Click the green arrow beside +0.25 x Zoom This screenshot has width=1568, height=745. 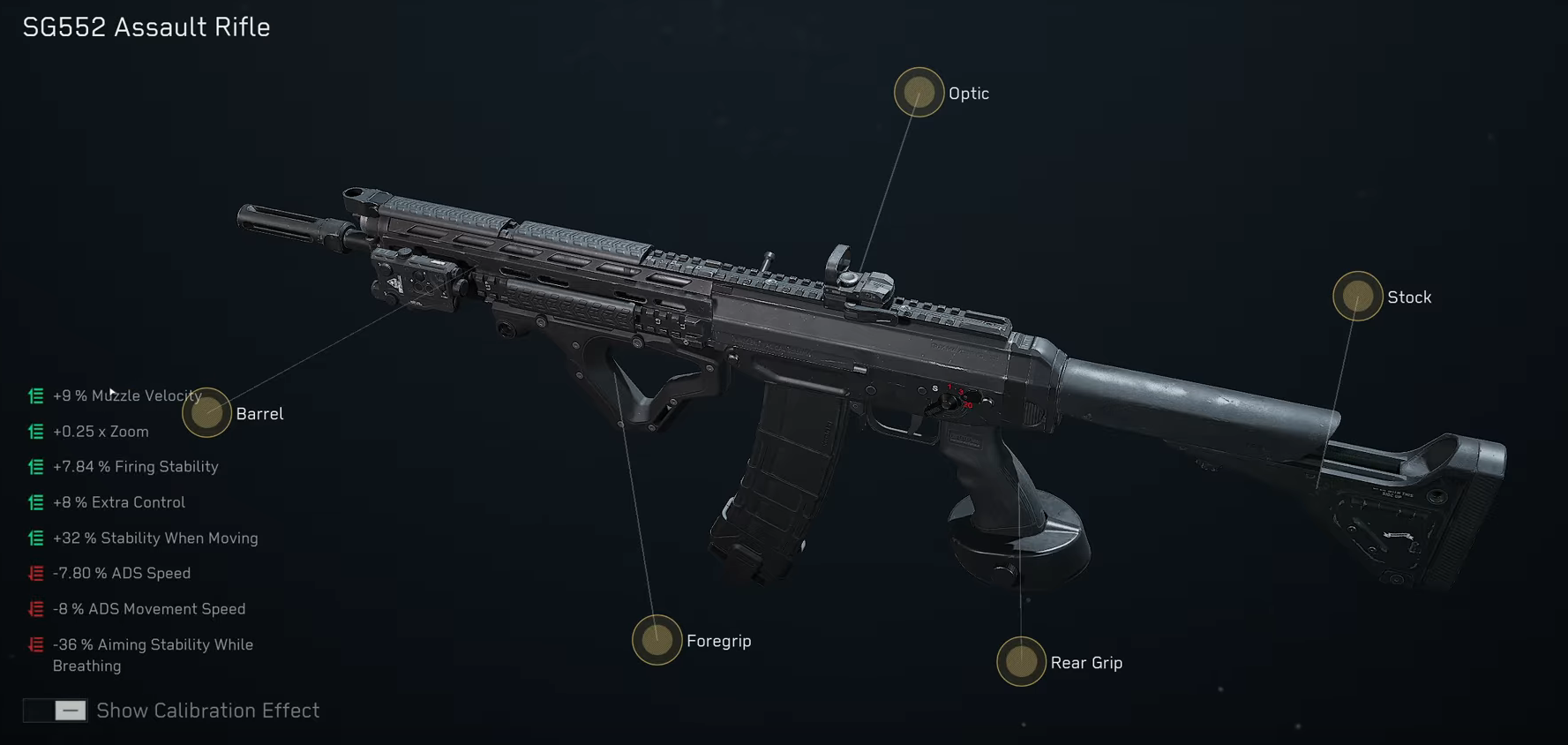click(35, 432)
